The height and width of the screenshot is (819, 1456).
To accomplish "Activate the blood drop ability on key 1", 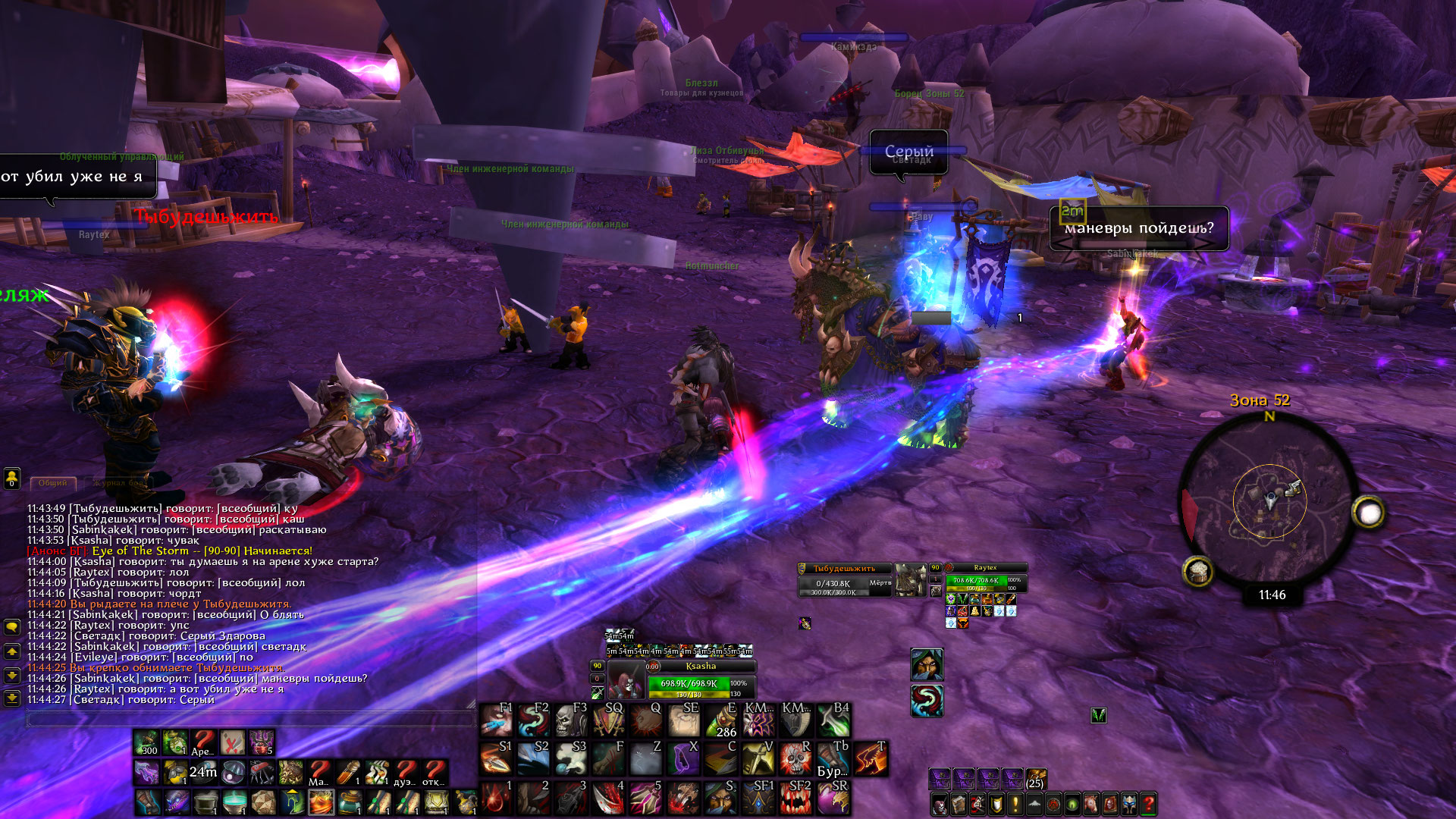I will coord(497,798).
